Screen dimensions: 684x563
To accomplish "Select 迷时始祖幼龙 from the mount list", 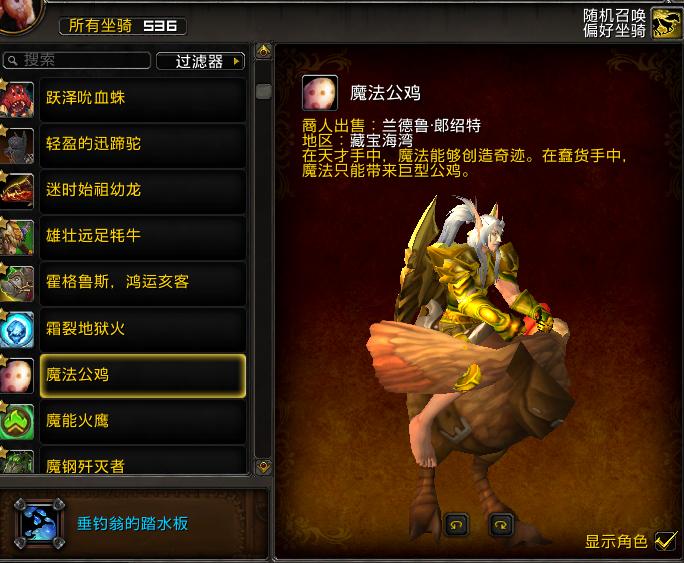I will pyautogui.click(x=140, y=190).
